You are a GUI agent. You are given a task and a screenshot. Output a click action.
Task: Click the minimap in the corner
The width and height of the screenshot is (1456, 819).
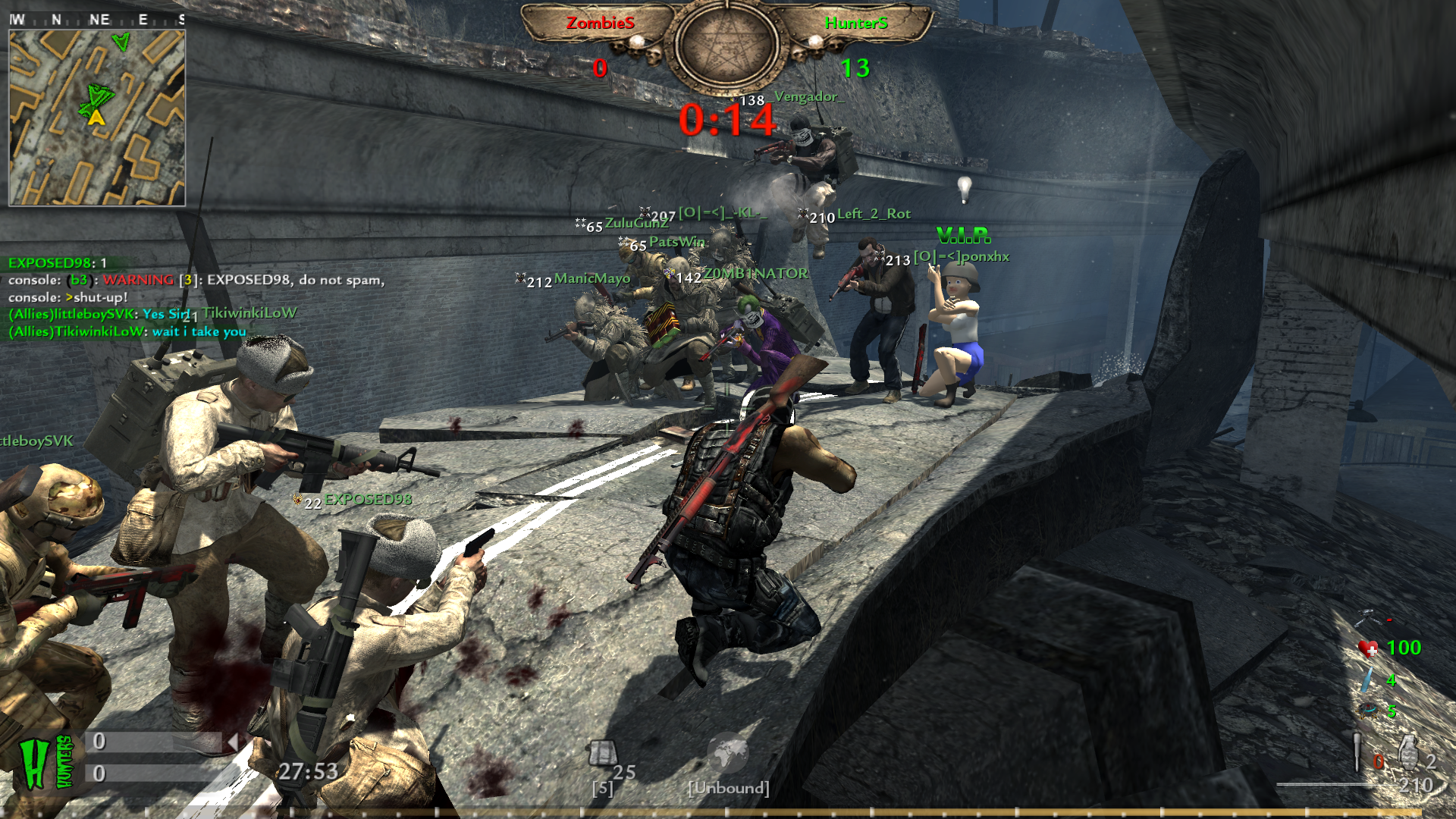[96, 118]
